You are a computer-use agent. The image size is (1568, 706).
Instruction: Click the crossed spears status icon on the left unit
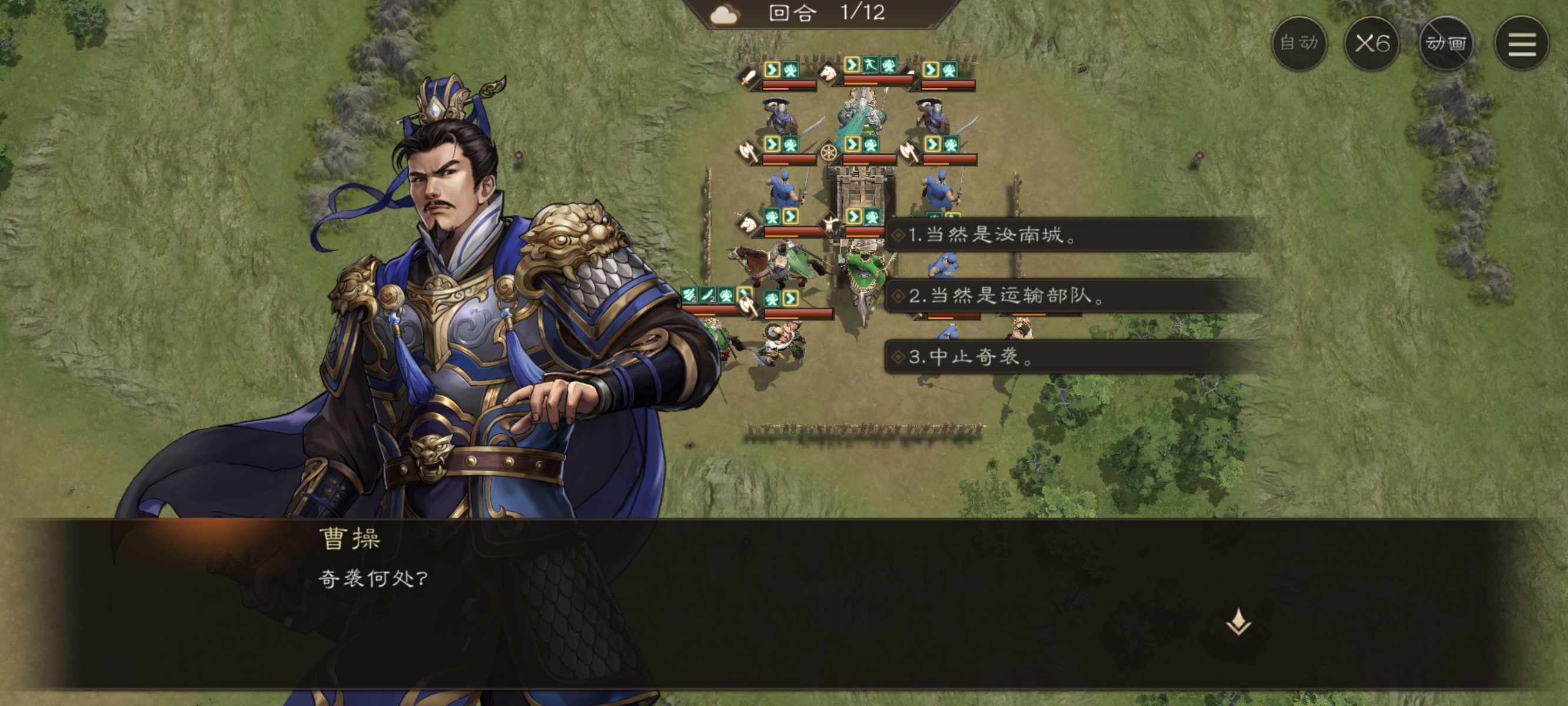coord(689,296)
